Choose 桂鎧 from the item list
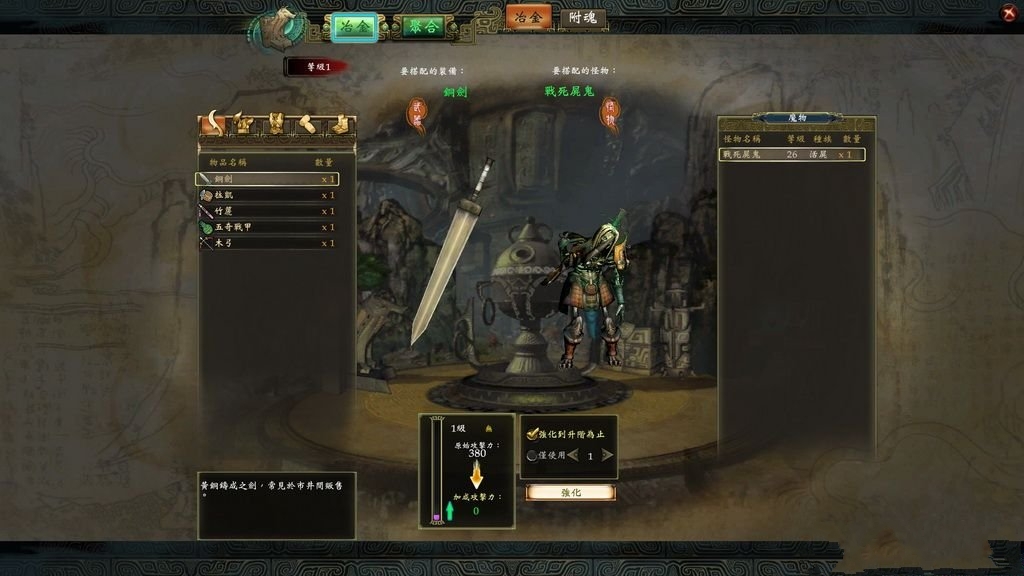This screenshot has height=576, width=1024. coord(267,195)
